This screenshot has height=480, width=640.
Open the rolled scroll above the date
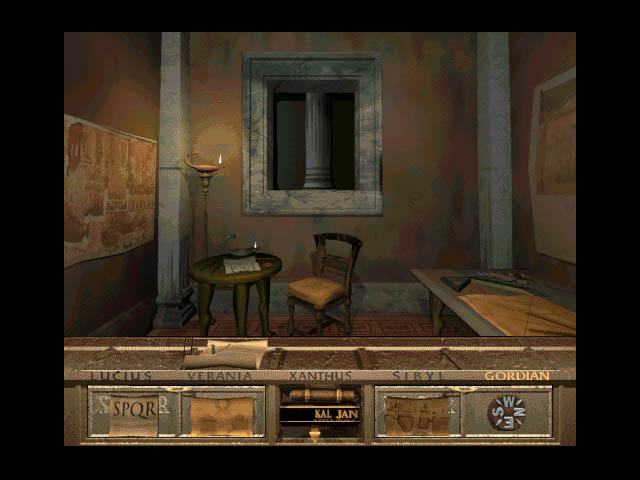pos(319,396)
